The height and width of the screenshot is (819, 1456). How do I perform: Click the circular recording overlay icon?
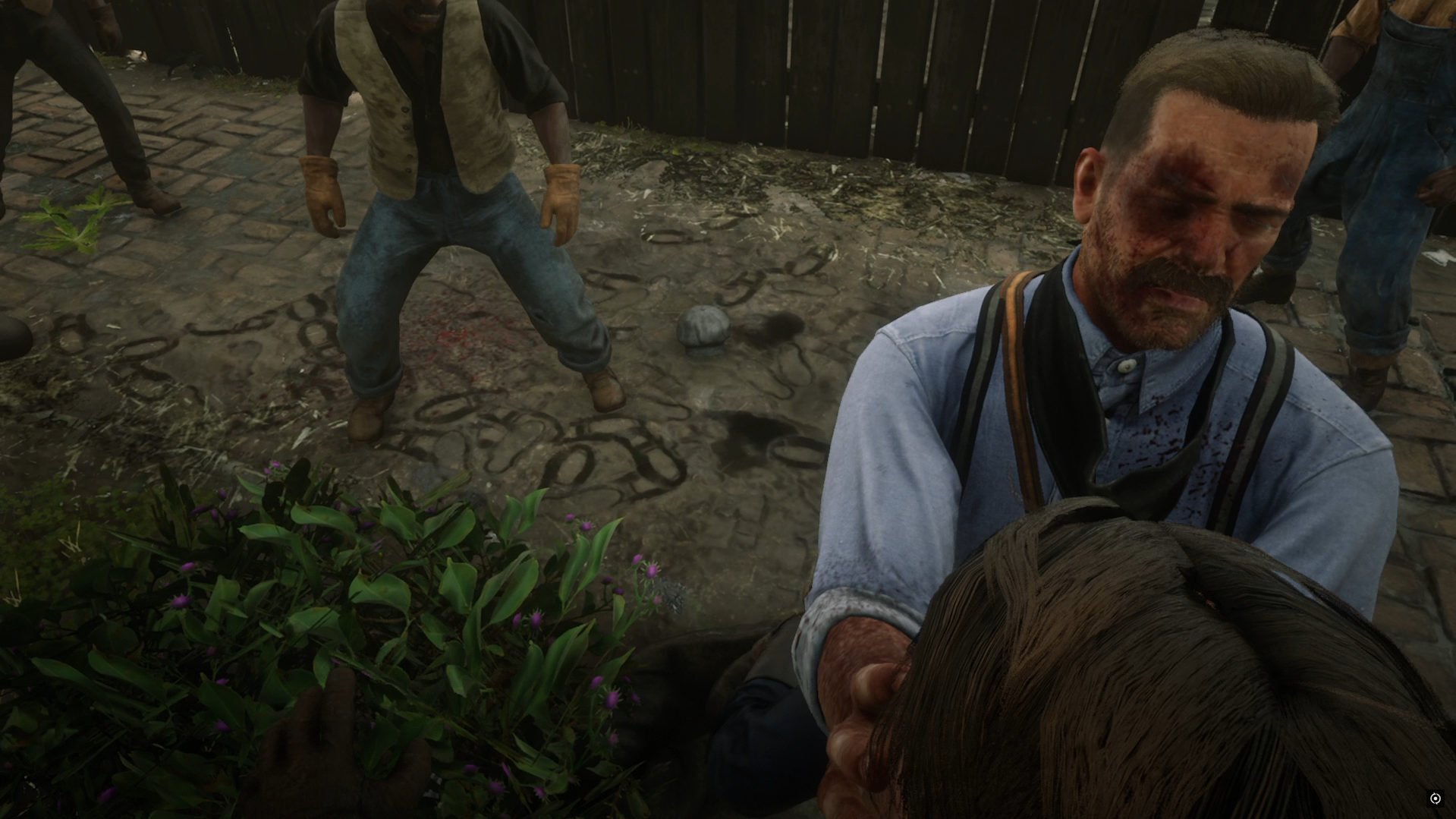(x=1435, y=798)
